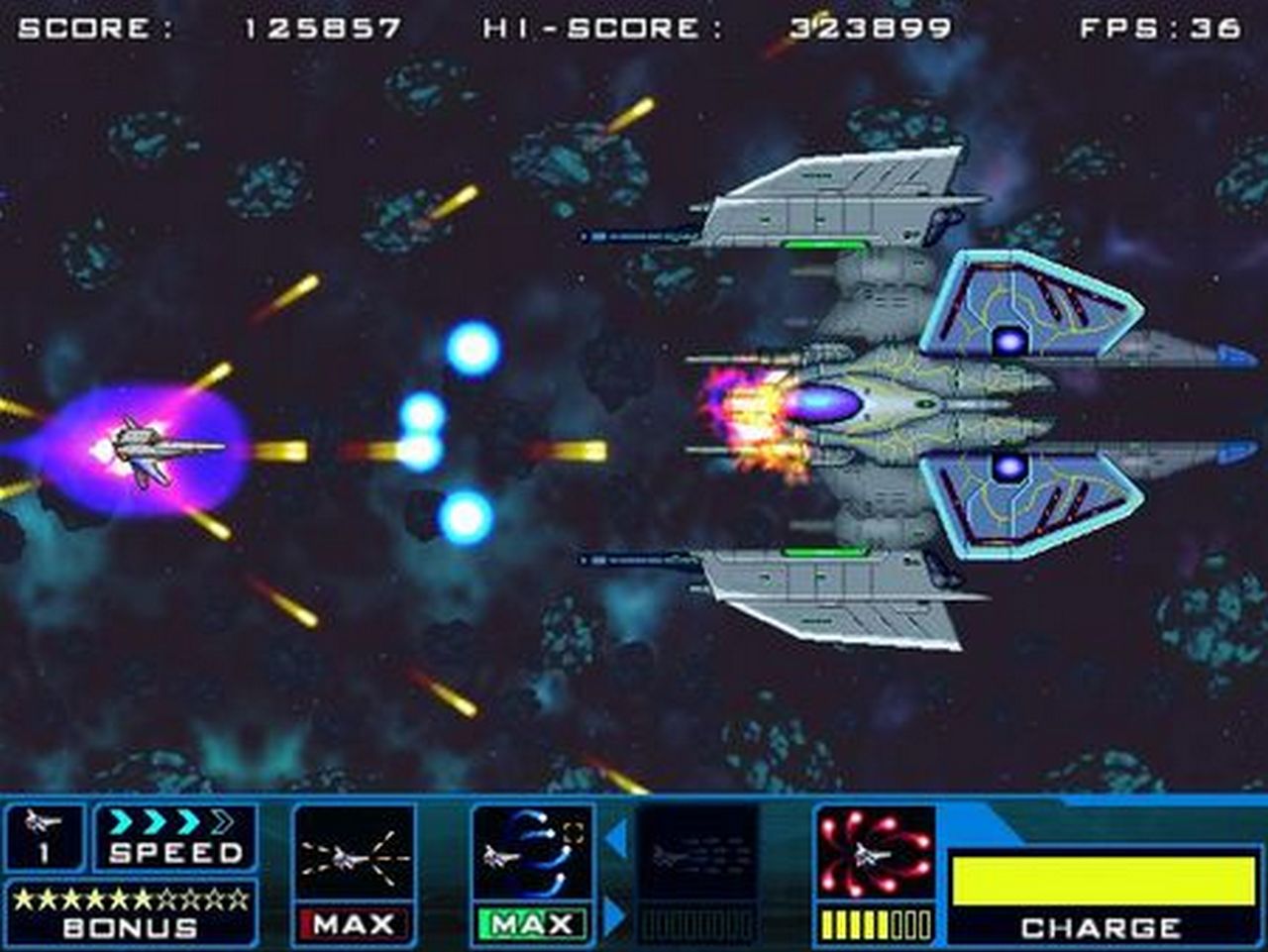Select the dimmed locked weapon slot
The image size is (1268, 952).
697,853
